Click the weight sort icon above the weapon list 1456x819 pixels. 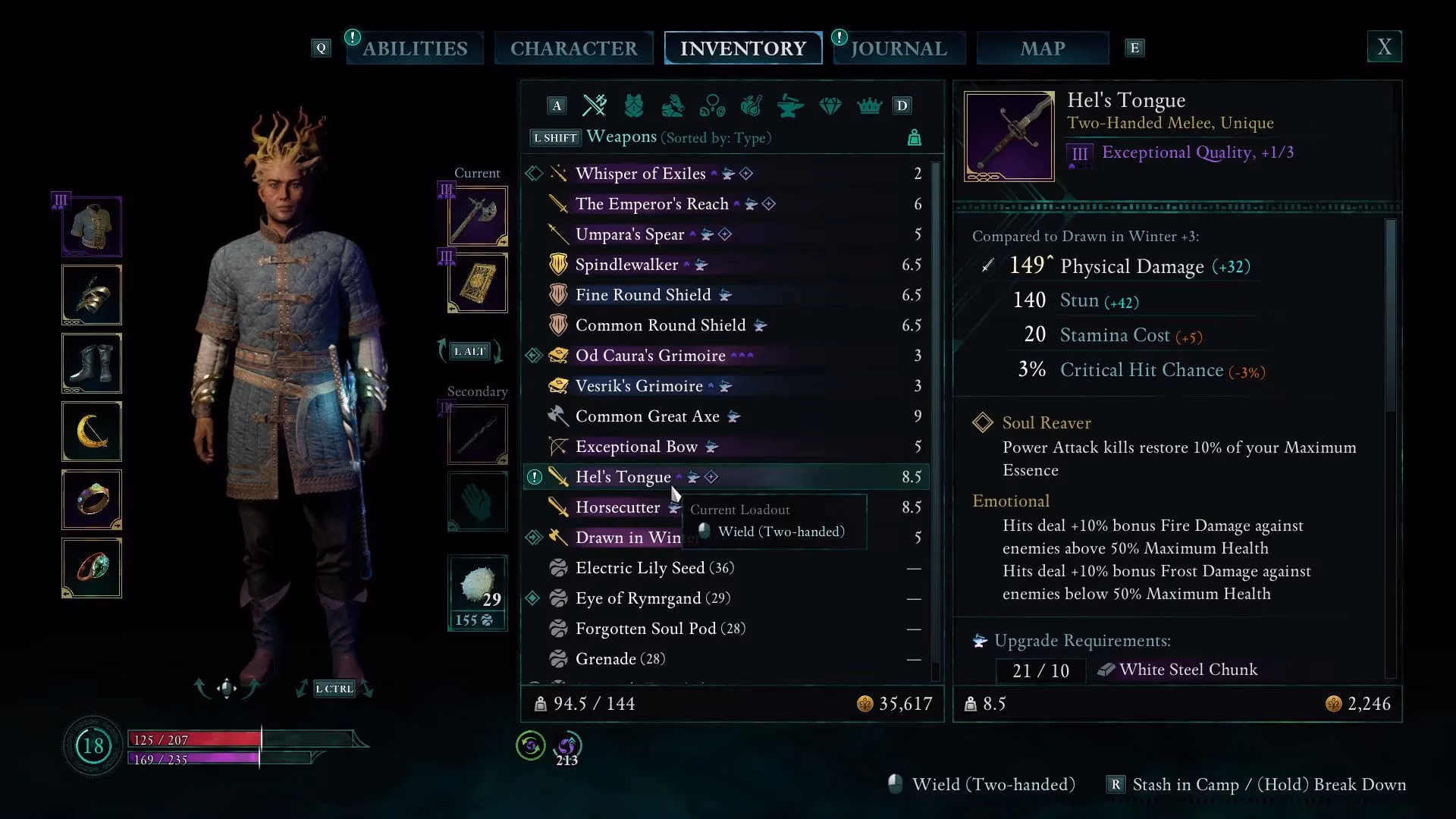tap(915, 137)
